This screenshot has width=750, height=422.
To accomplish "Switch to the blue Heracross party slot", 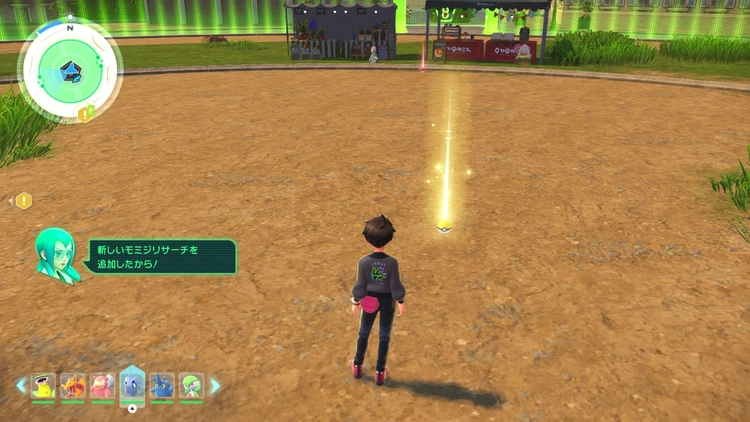I will click(x=162, y=385).
